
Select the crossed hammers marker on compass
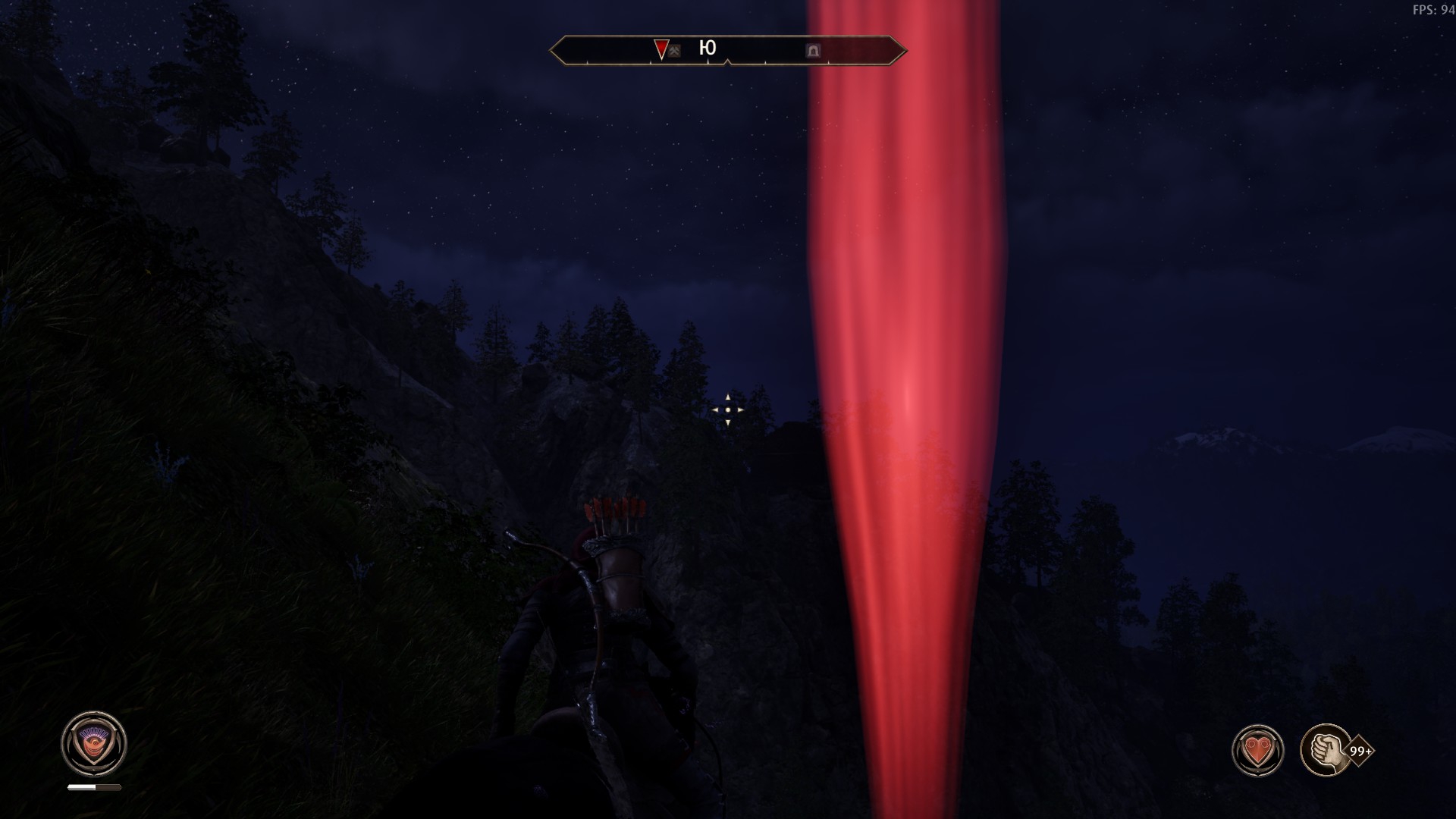[x=674, y=51]
